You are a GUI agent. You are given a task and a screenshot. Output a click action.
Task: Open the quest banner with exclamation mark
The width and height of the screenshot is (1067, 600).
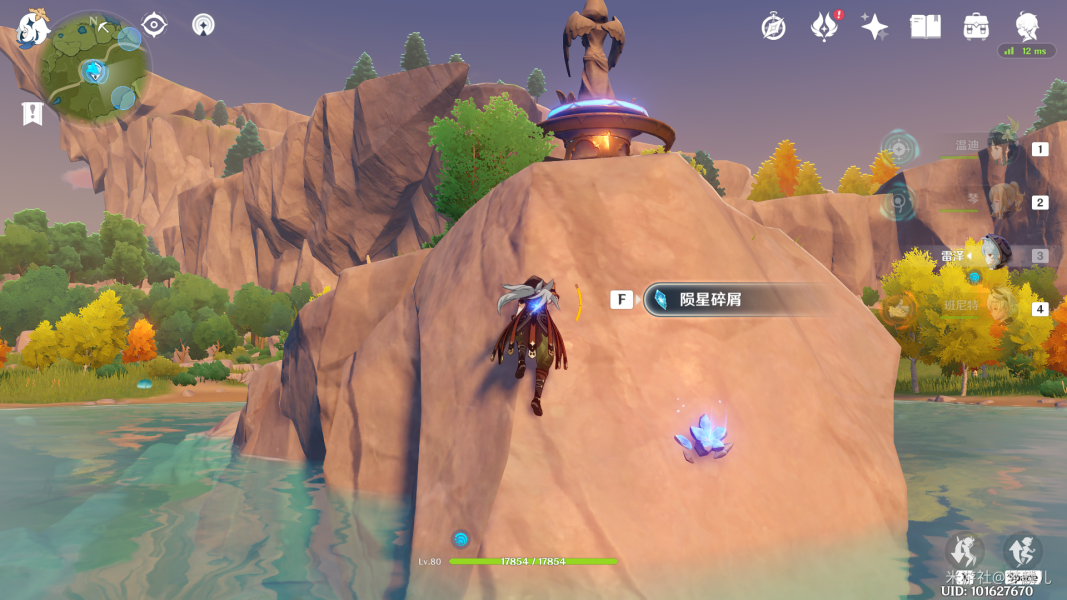click(x=32, y=113)
